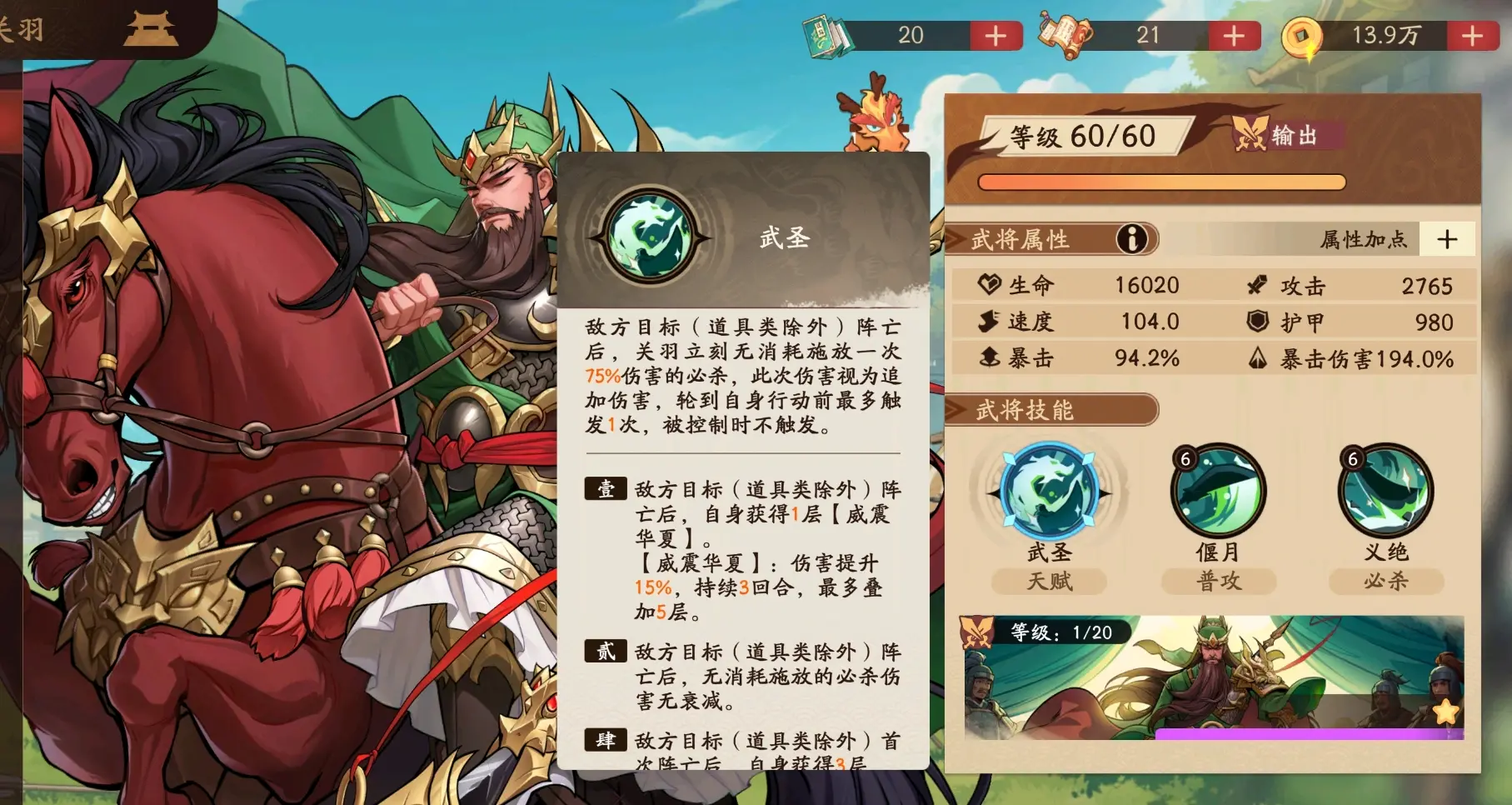1512x805 pixels.
Task: Expand the 武将技能 section header
Action: 1024,410
